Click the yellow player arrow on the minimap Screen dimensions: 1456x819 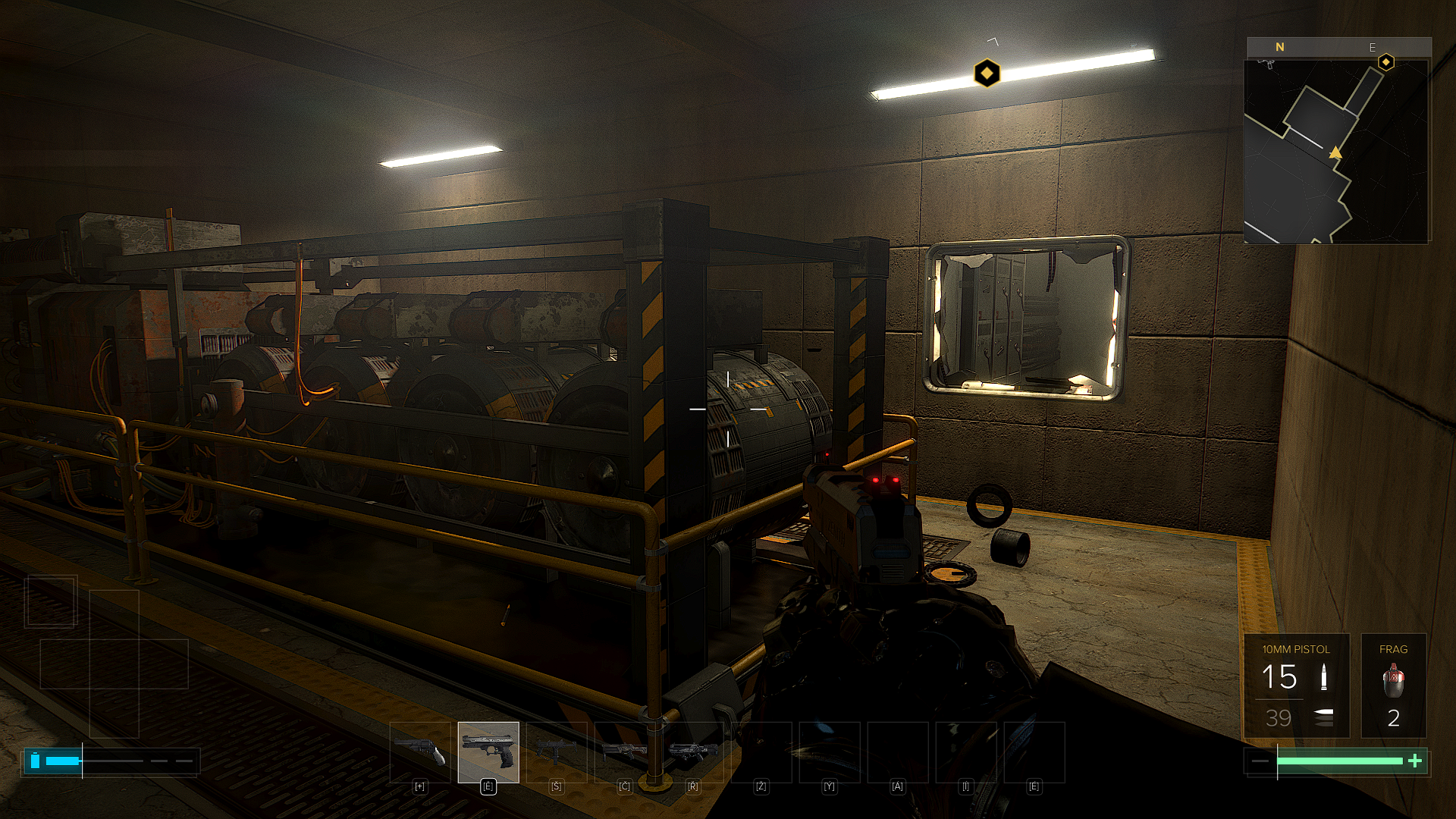point(1335,153)
